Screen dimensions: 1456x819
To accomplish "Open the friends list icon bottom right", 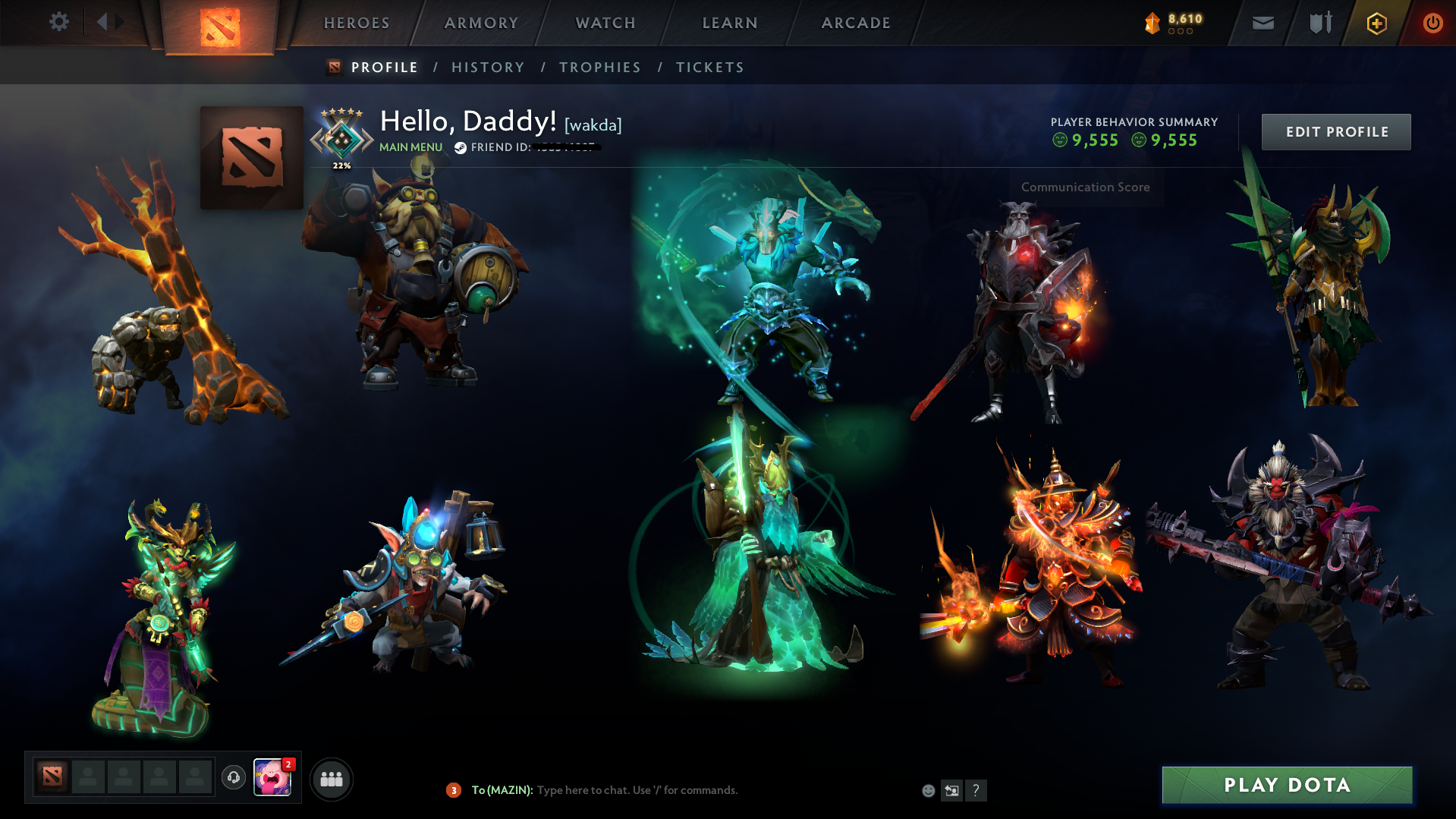I will (x=331, y=779).
